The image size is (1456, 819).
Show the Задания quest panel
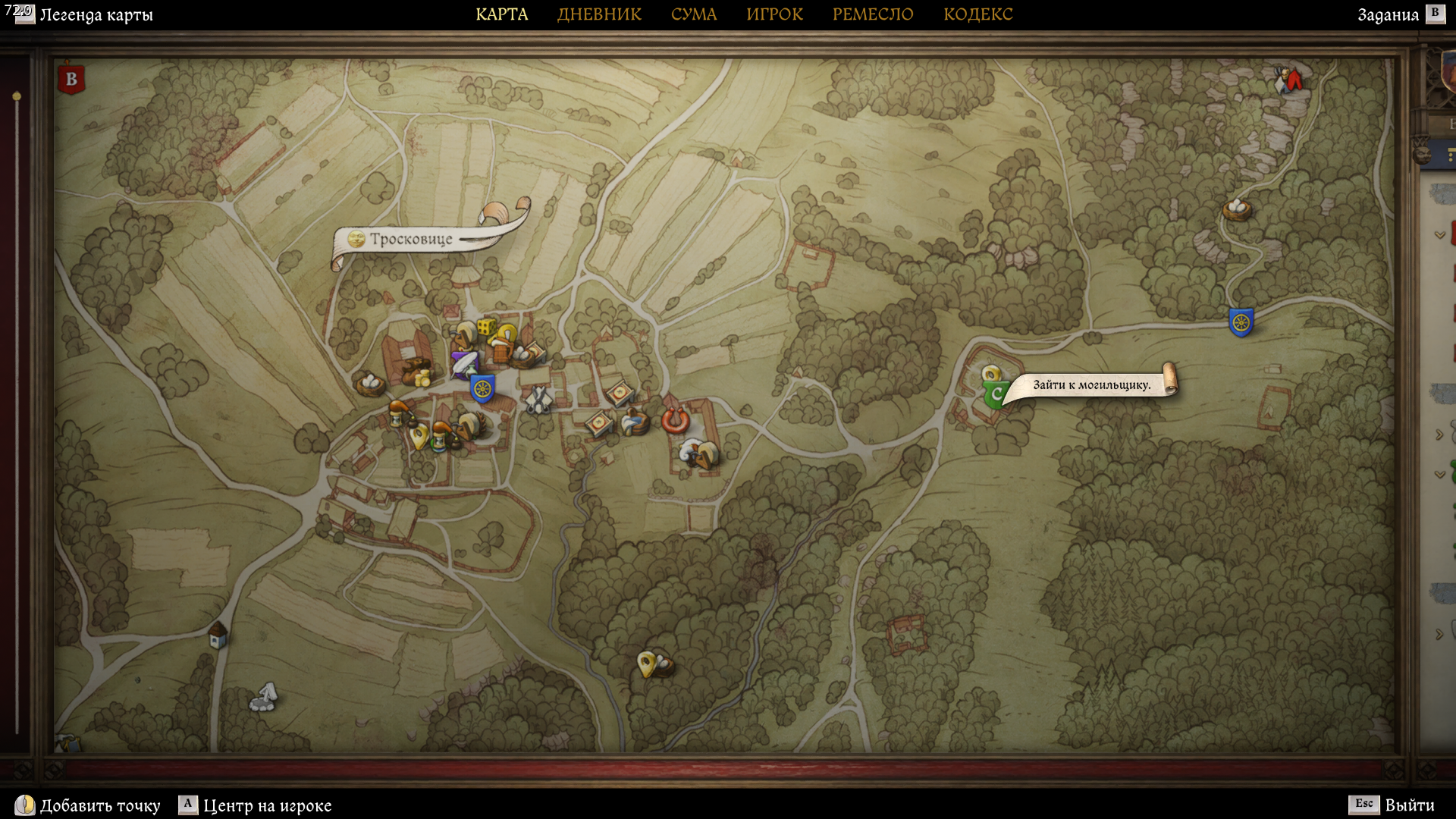click(x=1388, y=15)
